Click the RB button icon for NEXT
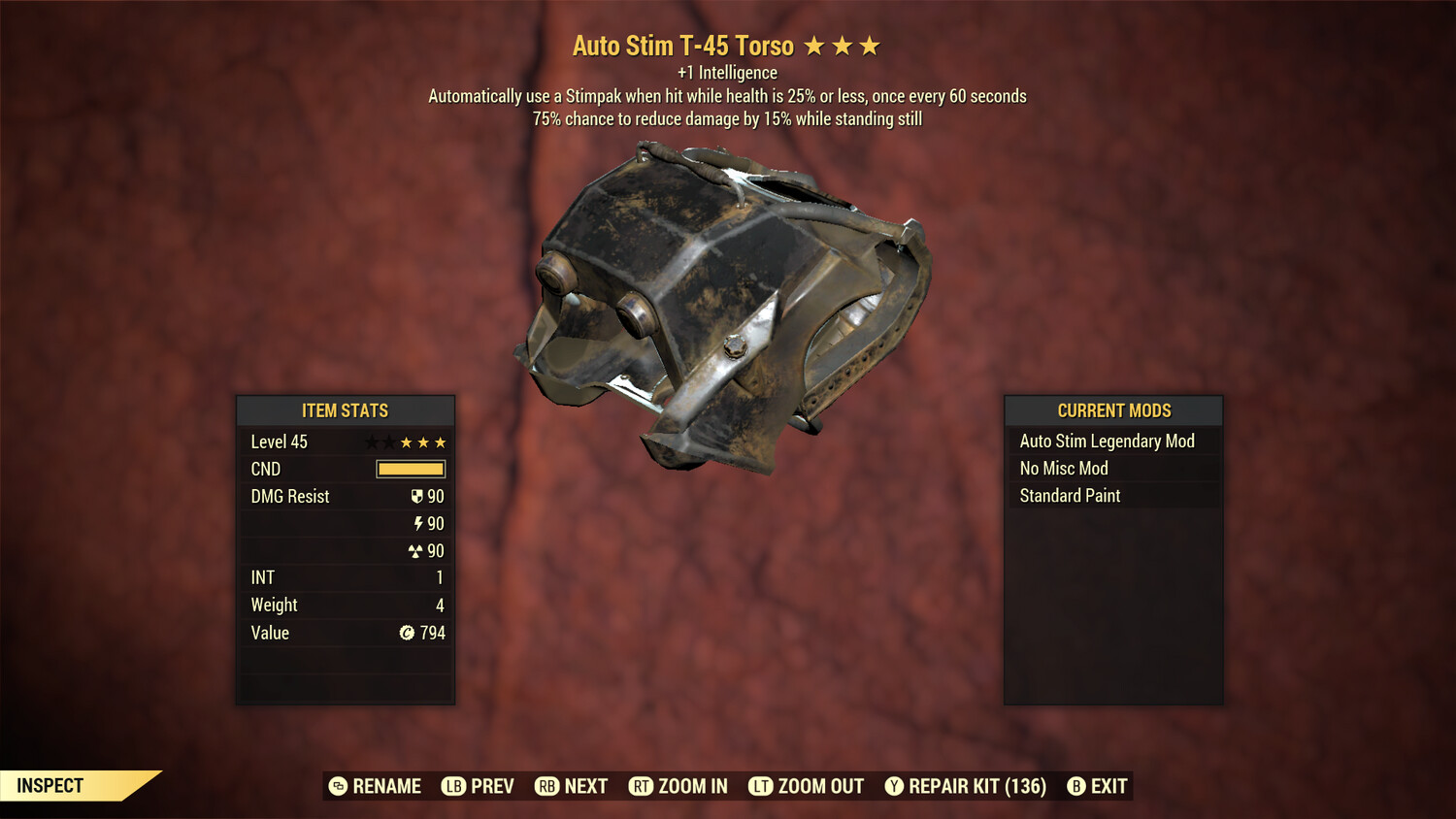The image size is (1456, 819). [546, 786]
